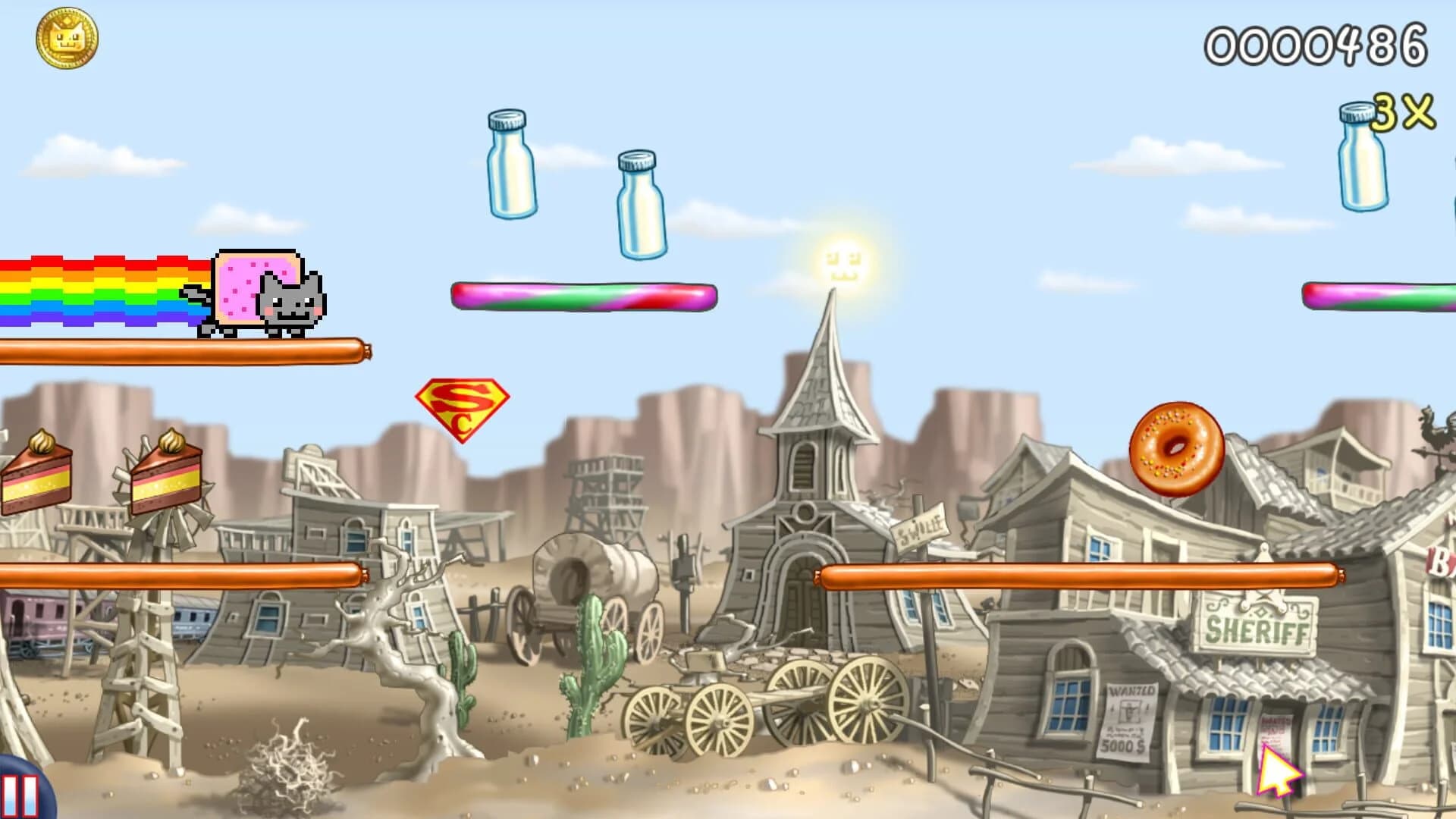Click the Superman-style S powerup emblem
Viewport: 1456px width, 819px height.
click(461, 409)
